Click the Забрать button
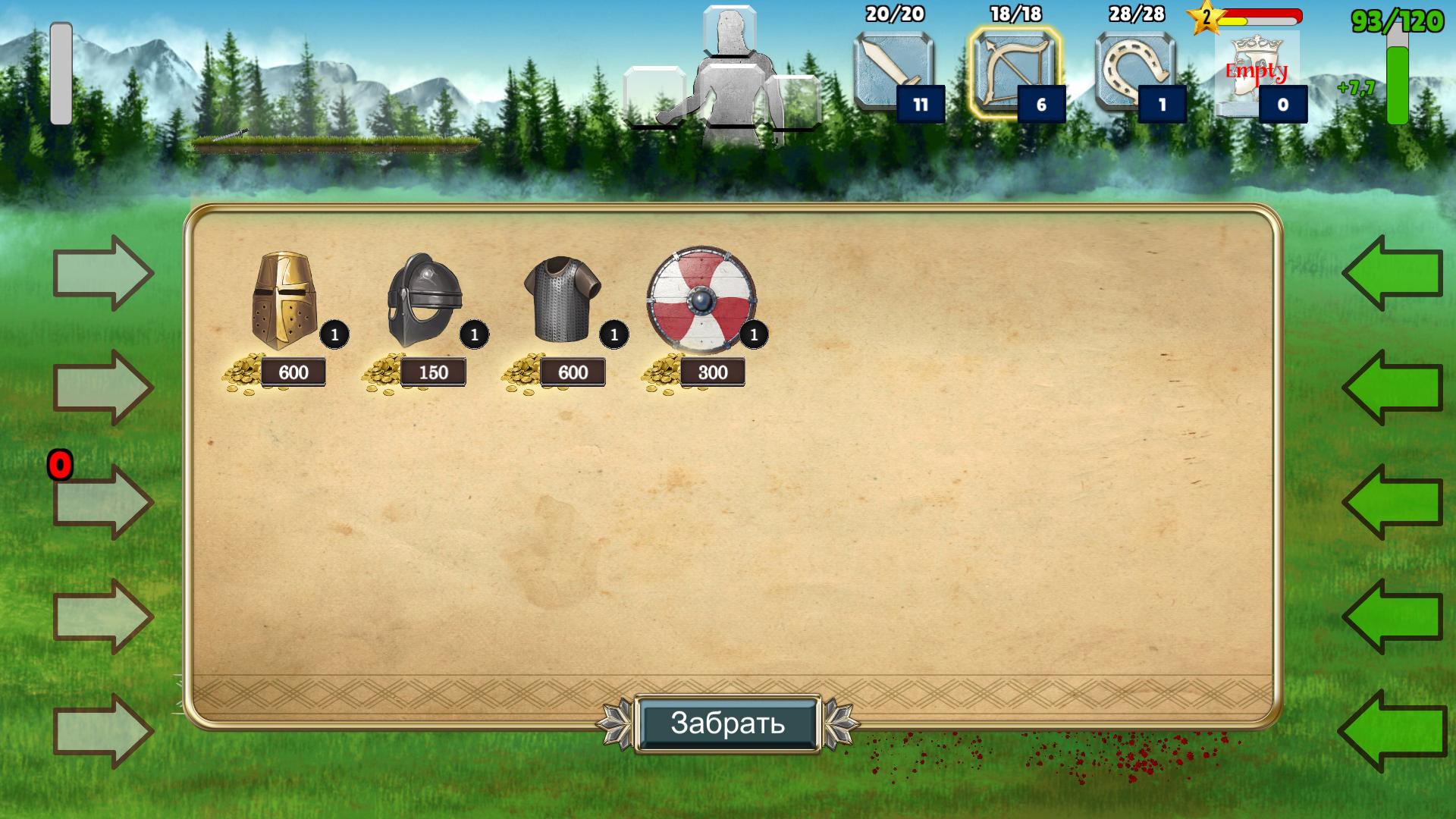Screen dimensions: 1456x819 click(x=727, y=723)
